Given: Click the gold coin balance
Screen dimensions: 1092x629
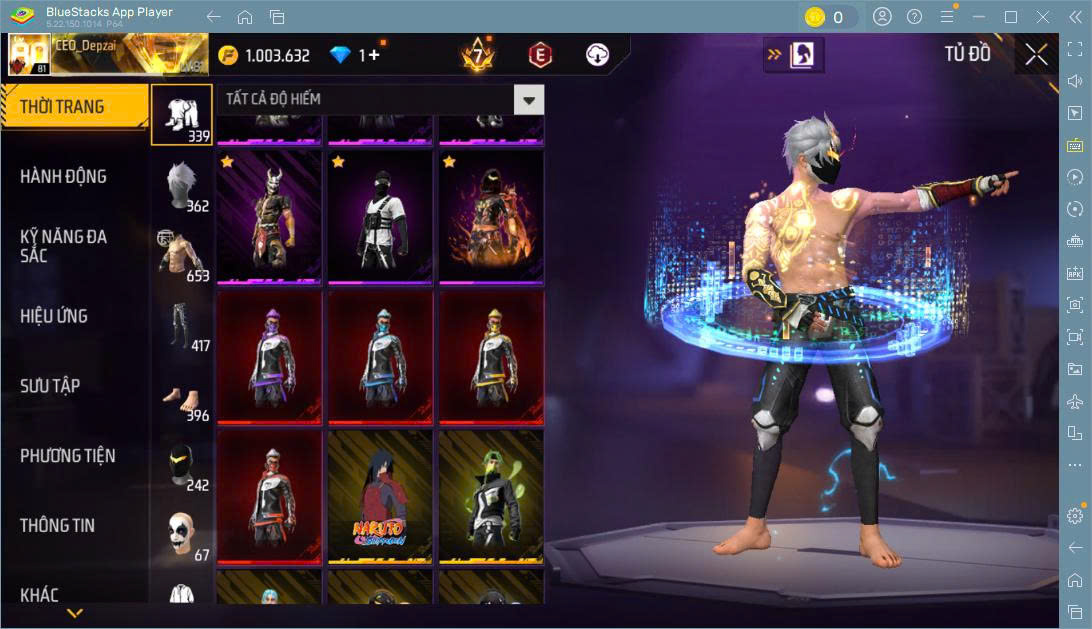Looking at the screenshot, I should (x=265, y=55).
